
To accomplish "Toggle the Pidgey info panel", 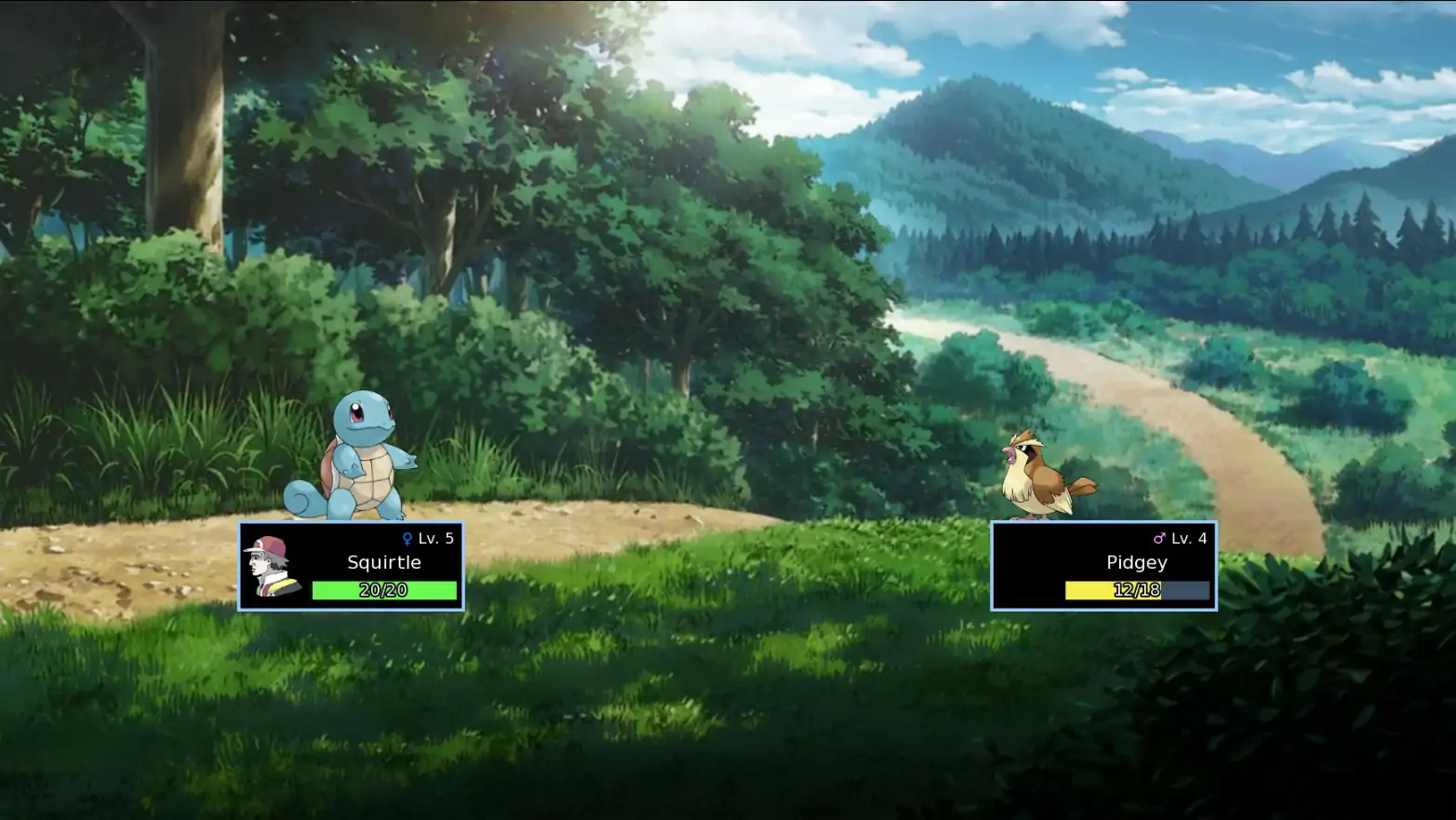I will tap(1106, 566).
